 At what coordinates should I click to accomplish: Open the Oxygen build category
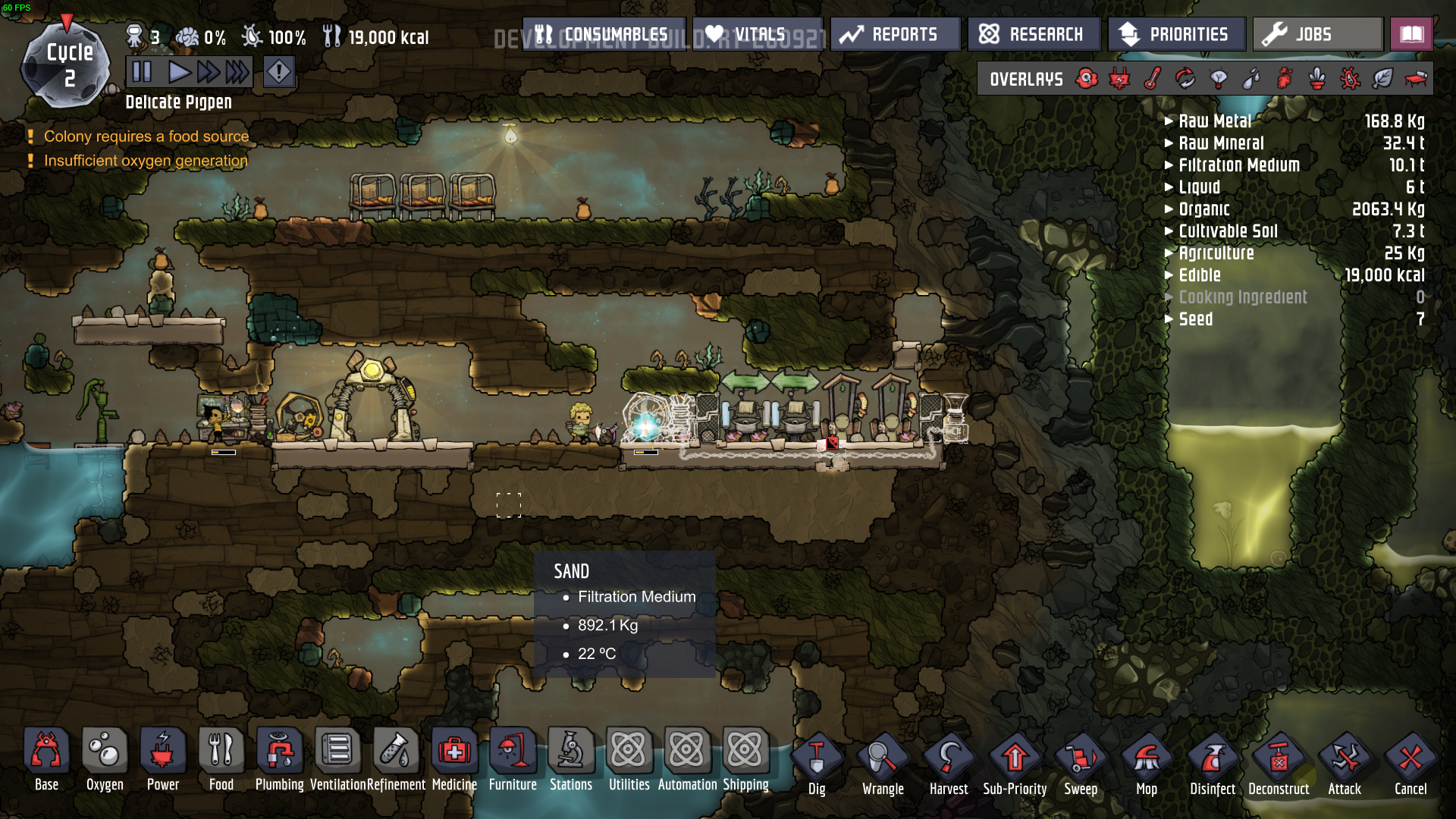[105, 760]
